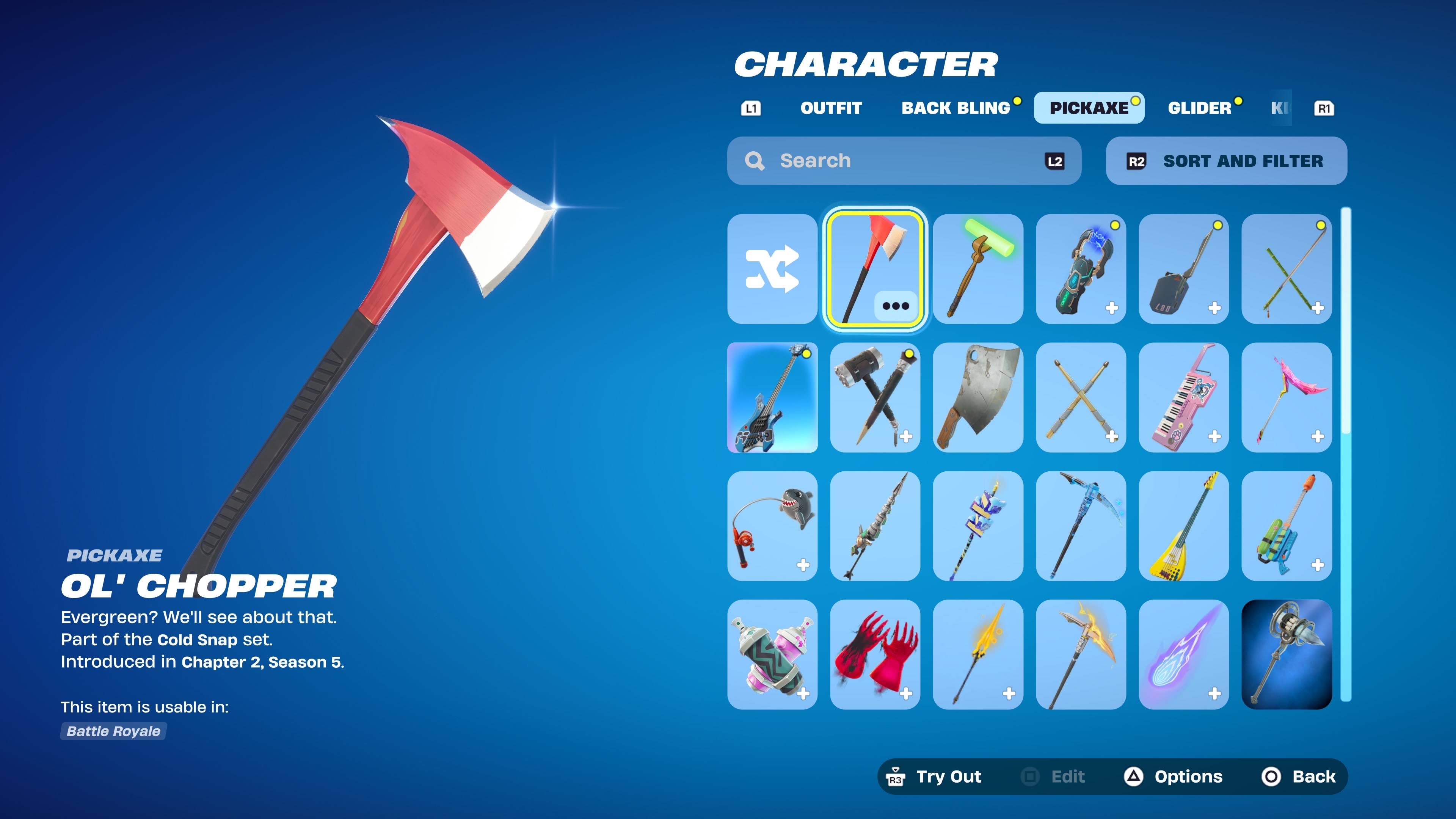This screenshot has height=819, width=1456.
Task: Select the Pickaxe tab
Action: coord(1089,108)
